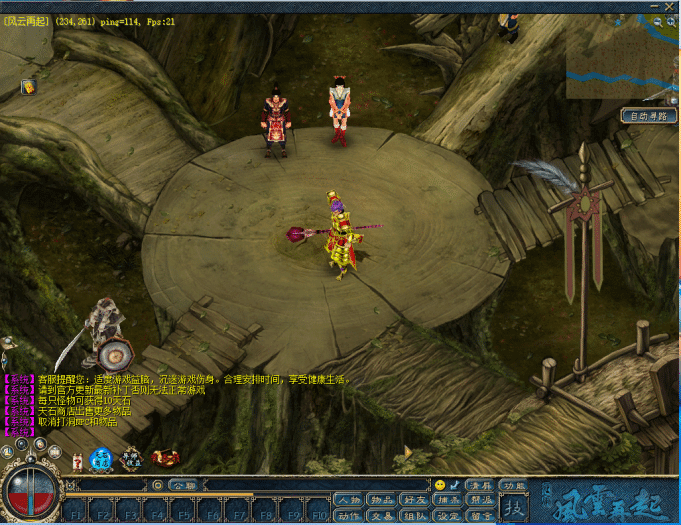Open the 设定 settings panel

click(x=448, y=516)
